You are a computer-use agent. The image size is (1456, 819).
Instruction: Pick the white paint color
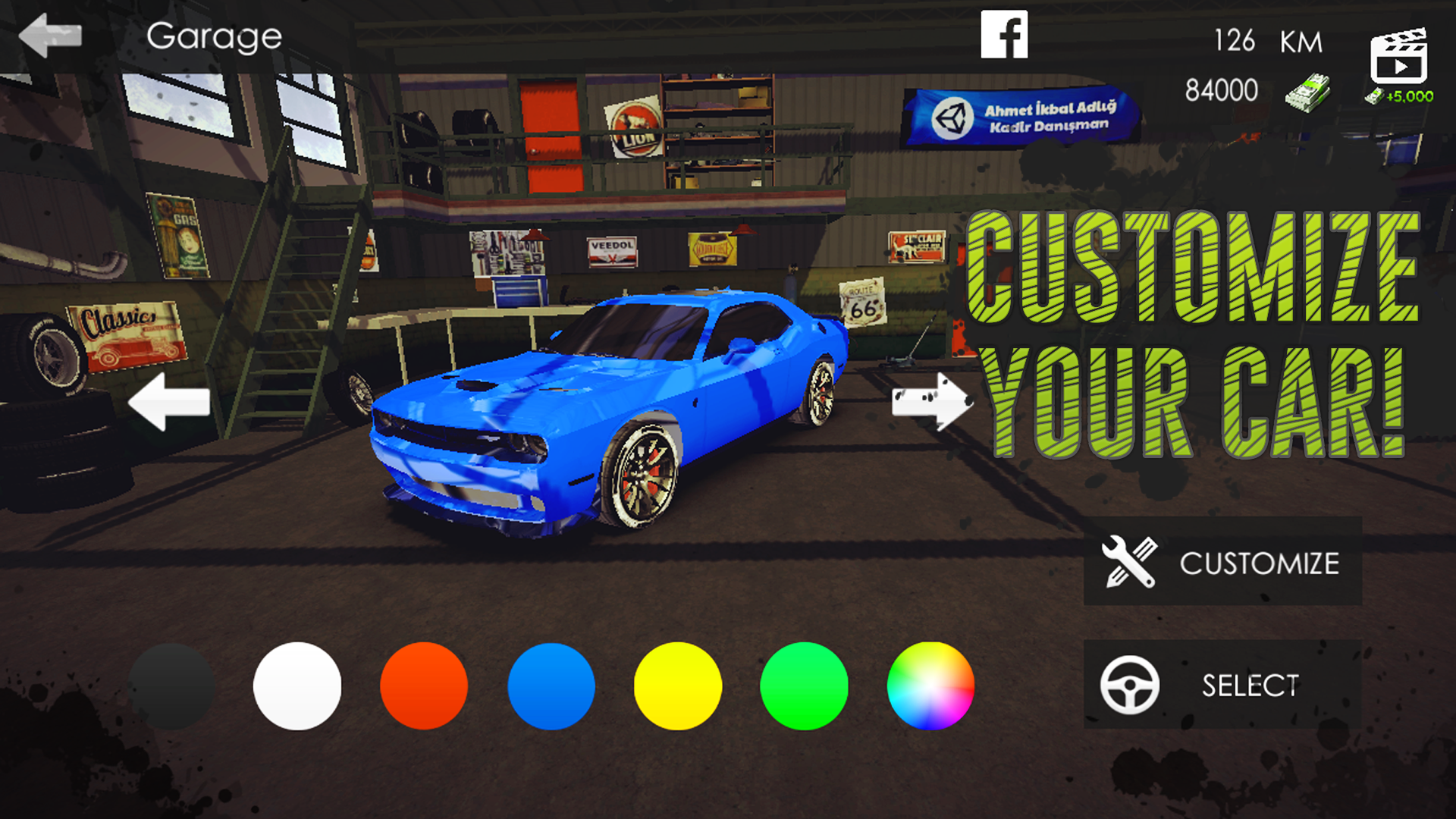[297, 685]
